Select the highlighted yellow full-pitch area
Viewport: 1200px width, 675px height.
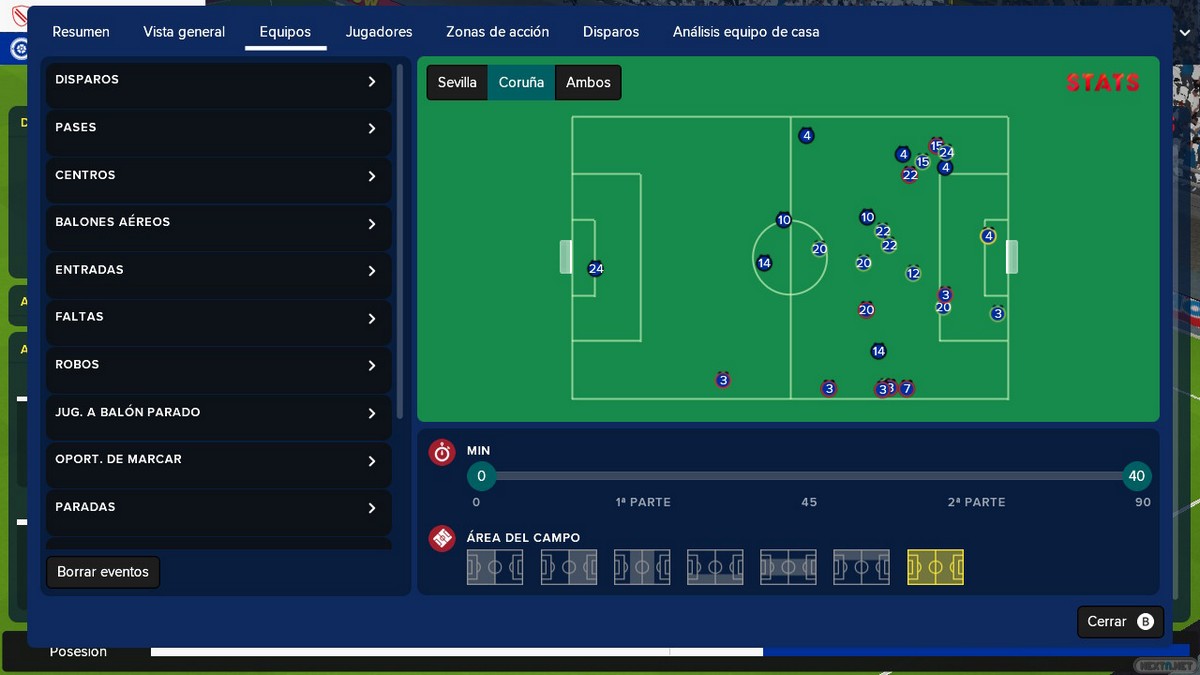pos(935,567)
